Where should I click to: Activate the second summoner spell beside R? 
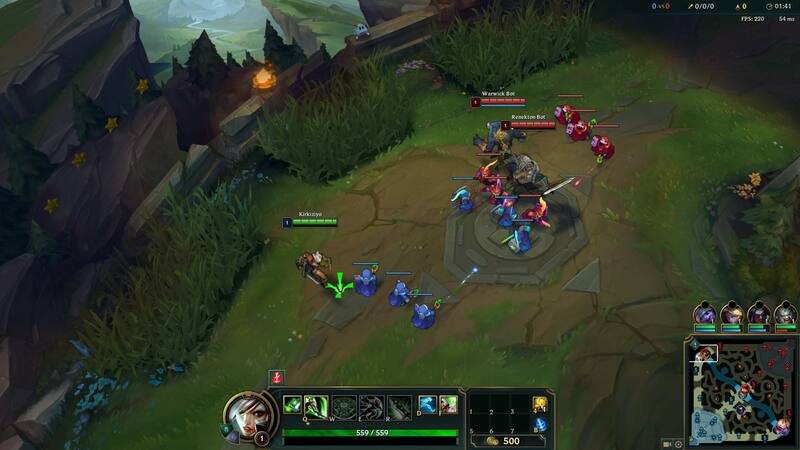tap(448, 405)
